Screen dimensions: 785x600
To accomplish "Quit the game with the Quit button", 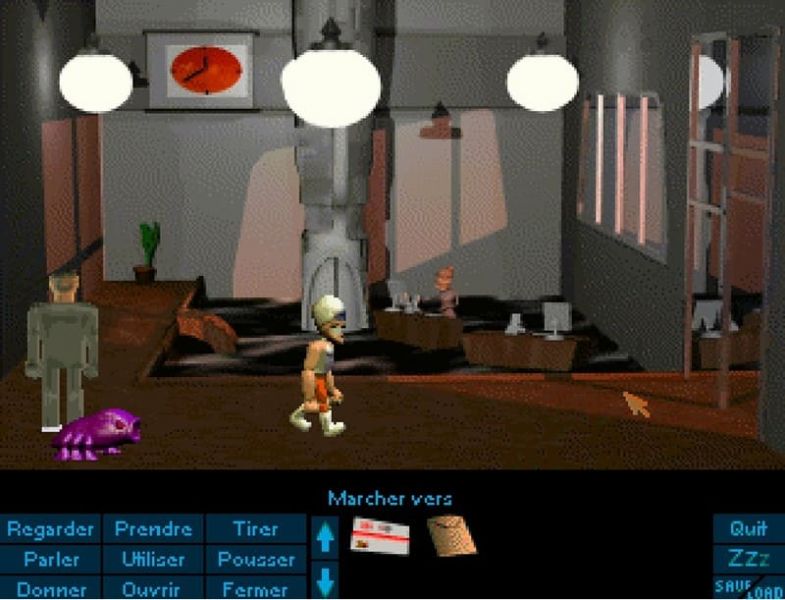I will (748, 528).
